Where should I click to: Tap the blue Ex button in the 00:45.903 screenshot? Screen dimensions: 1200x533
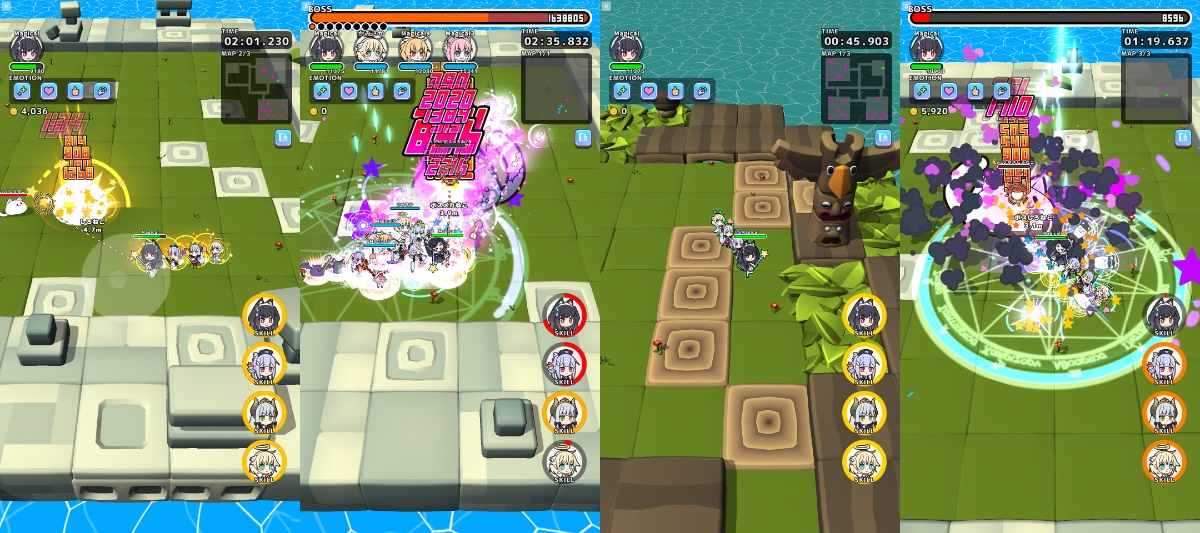pyautogui.click(x=883, y=138)
